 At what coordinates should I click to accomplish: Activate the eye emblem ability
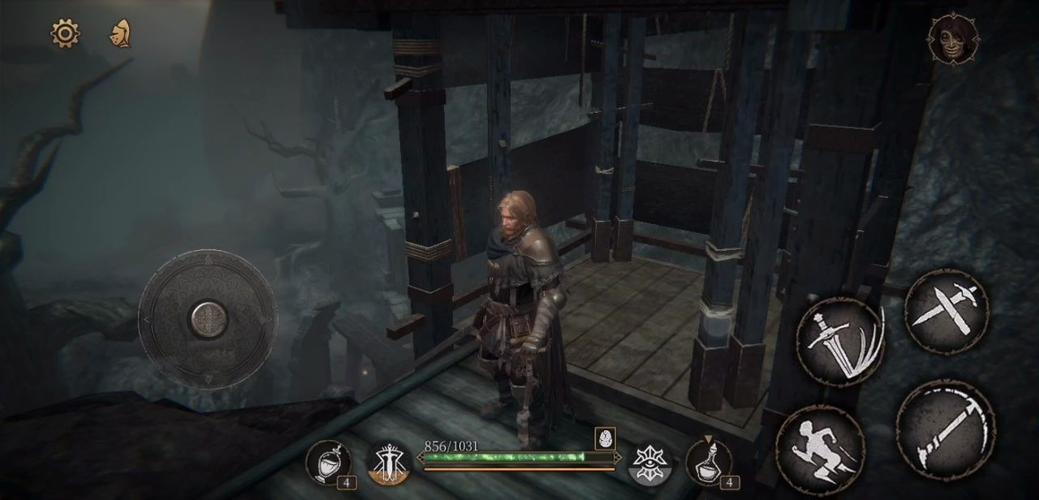click(648, 462)
